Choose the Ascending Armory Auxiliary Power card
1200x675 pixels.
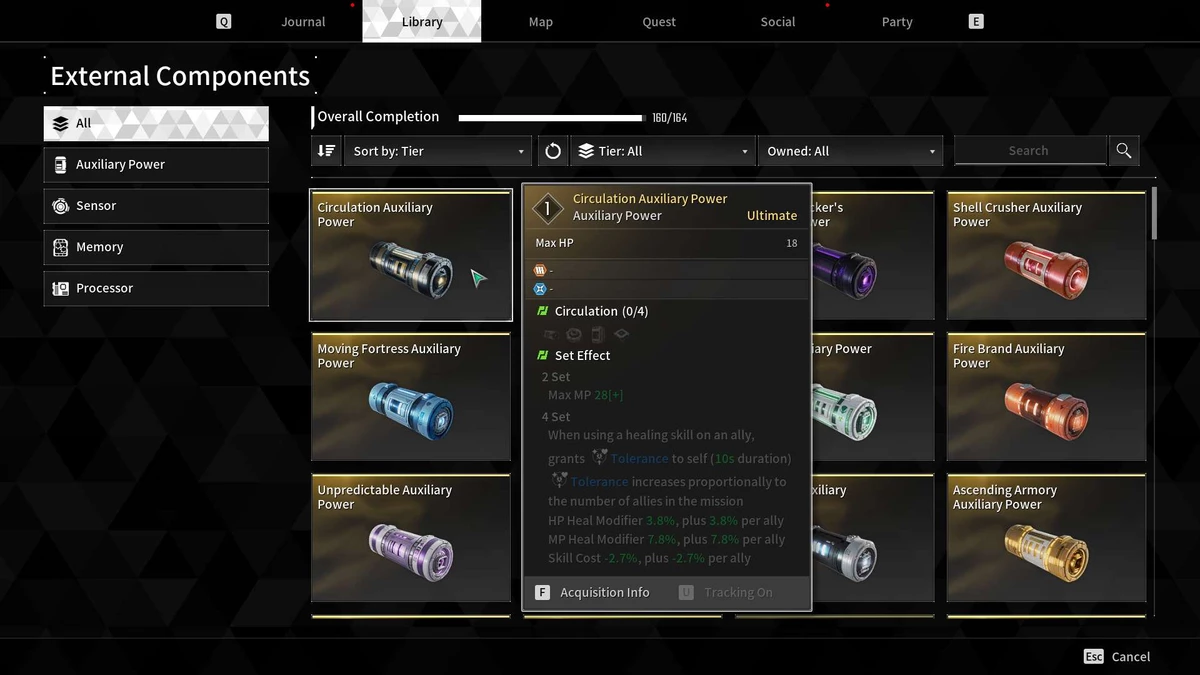pos(1046,538)
